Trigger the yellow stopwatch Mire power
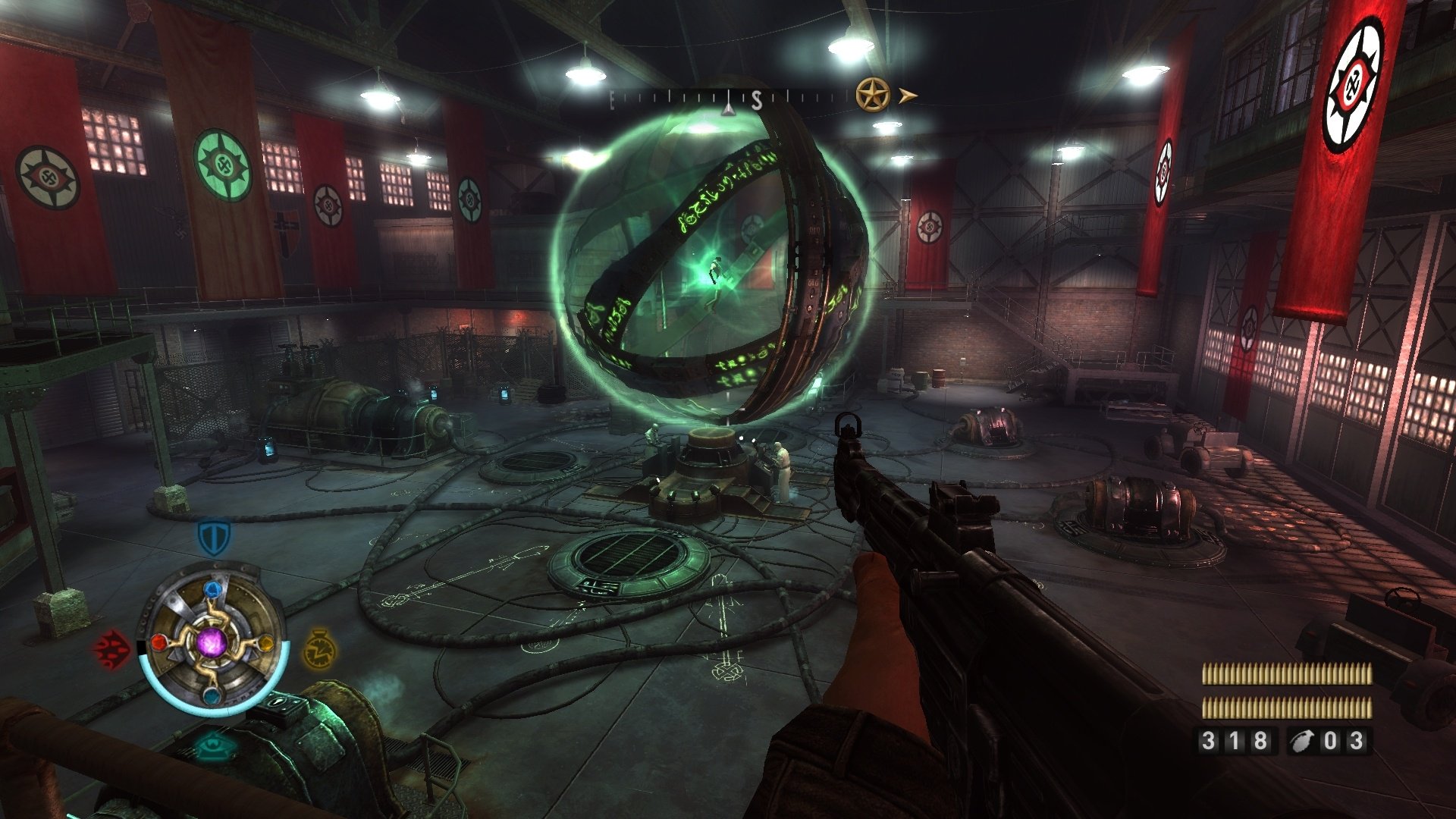1456x819 pixels. point(319,648)
